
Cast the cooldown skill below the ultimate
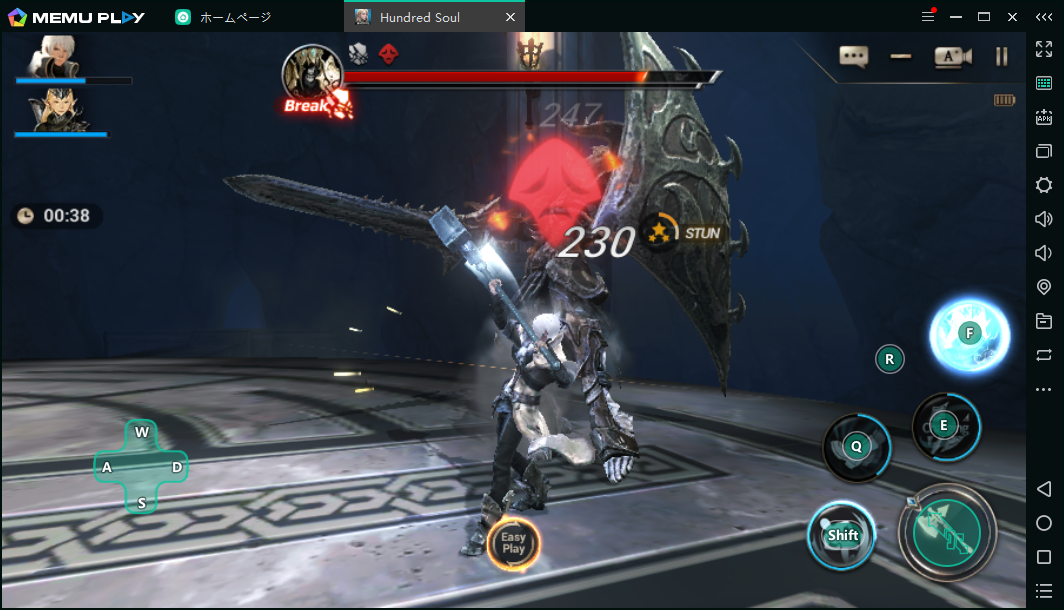coord(944,426)
